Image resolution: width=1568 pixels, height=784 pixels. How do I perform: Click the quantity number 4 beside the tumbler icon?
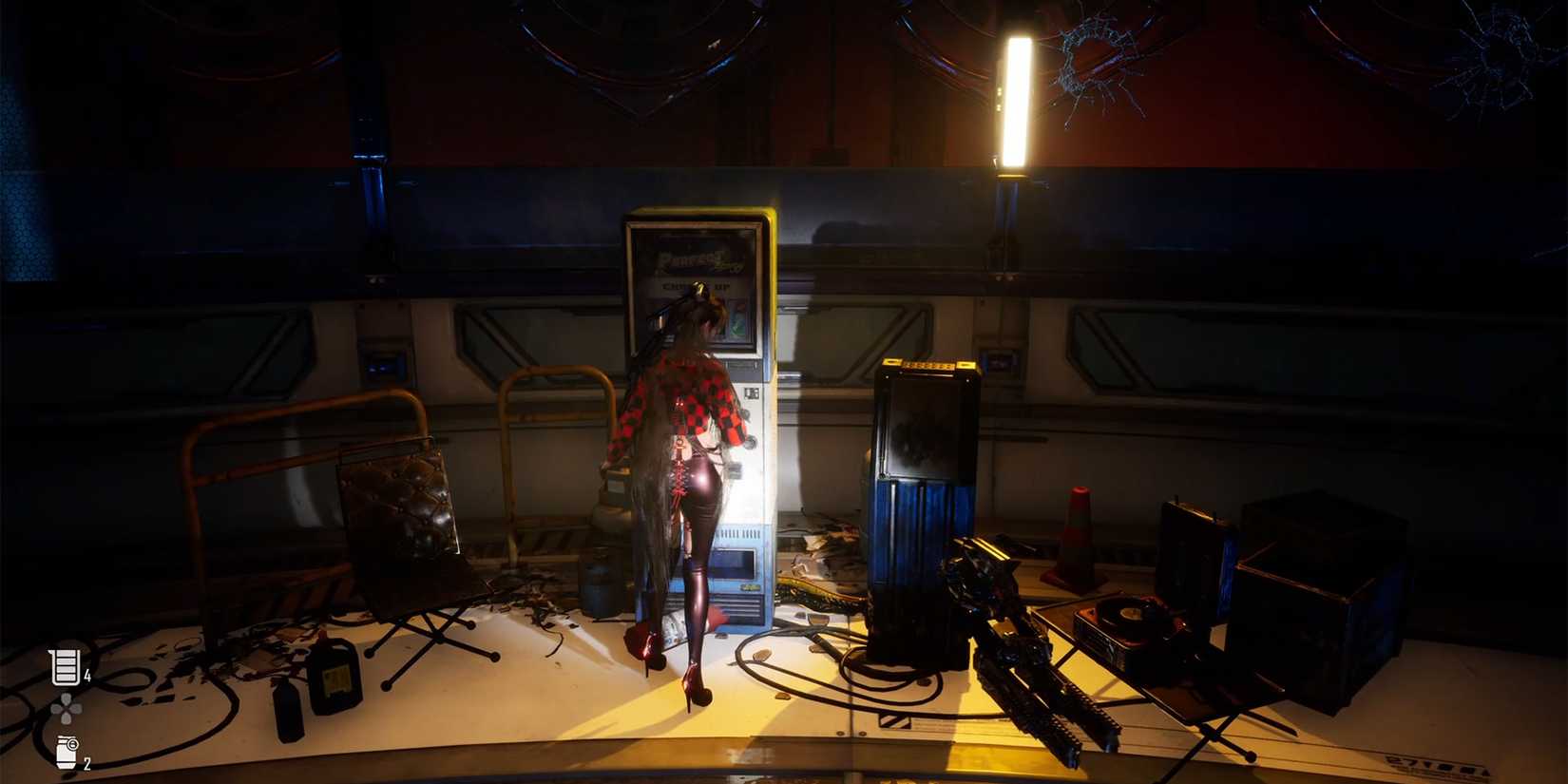point(88,677)
